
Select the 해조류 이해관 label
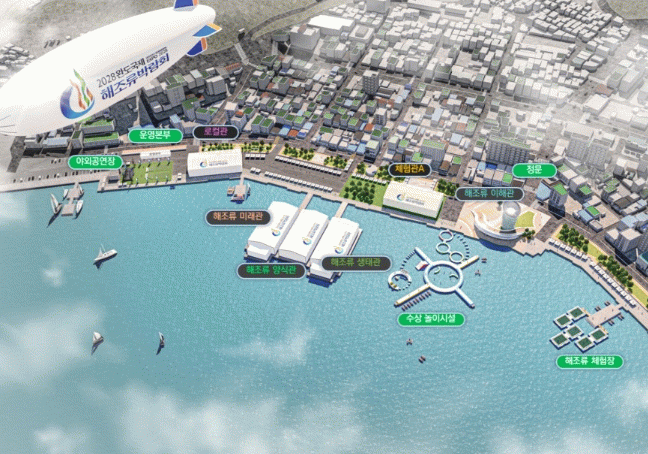(488, 193)
